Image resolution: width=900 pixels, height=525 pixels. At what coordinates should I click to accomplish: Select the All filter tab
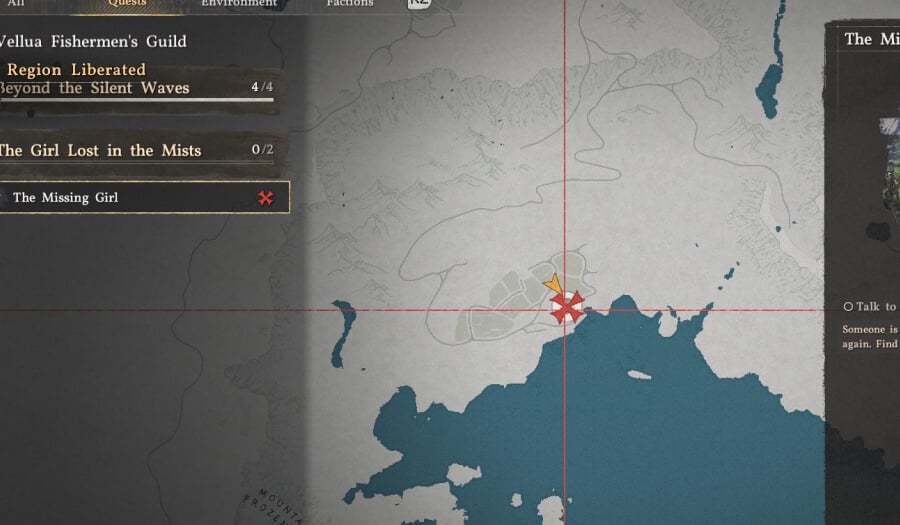[15, 4]
